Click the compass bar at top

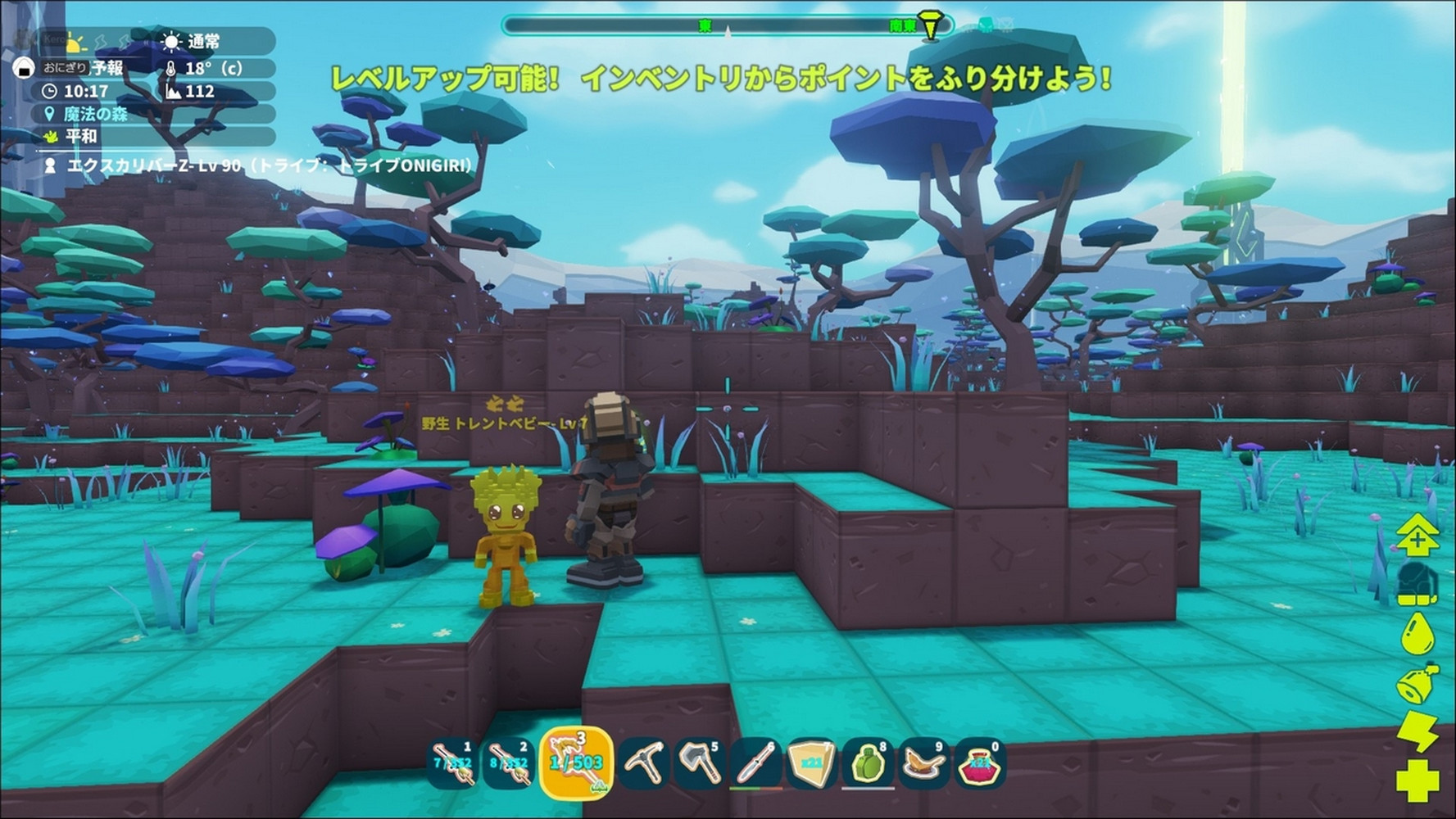click(x=726, y=26)
